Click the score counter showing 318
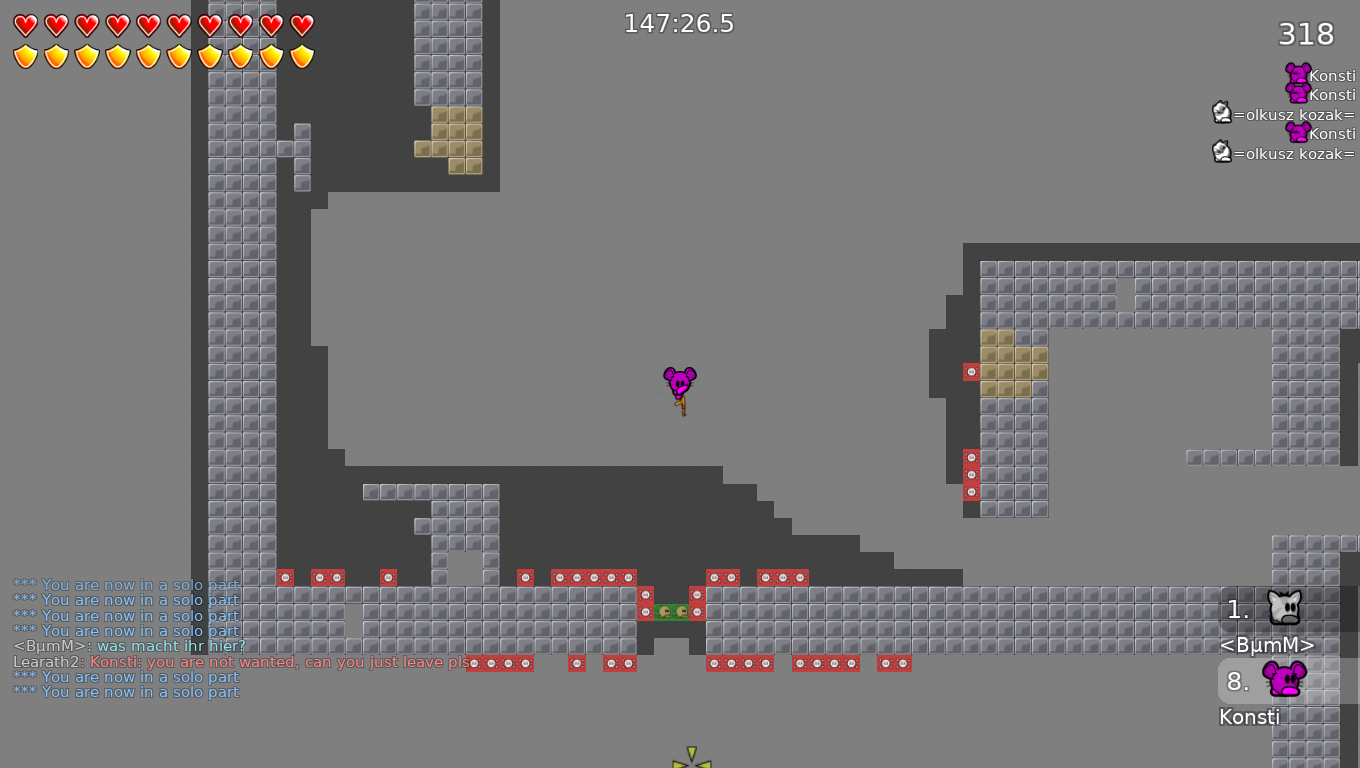 click(x=1305, y=34)
